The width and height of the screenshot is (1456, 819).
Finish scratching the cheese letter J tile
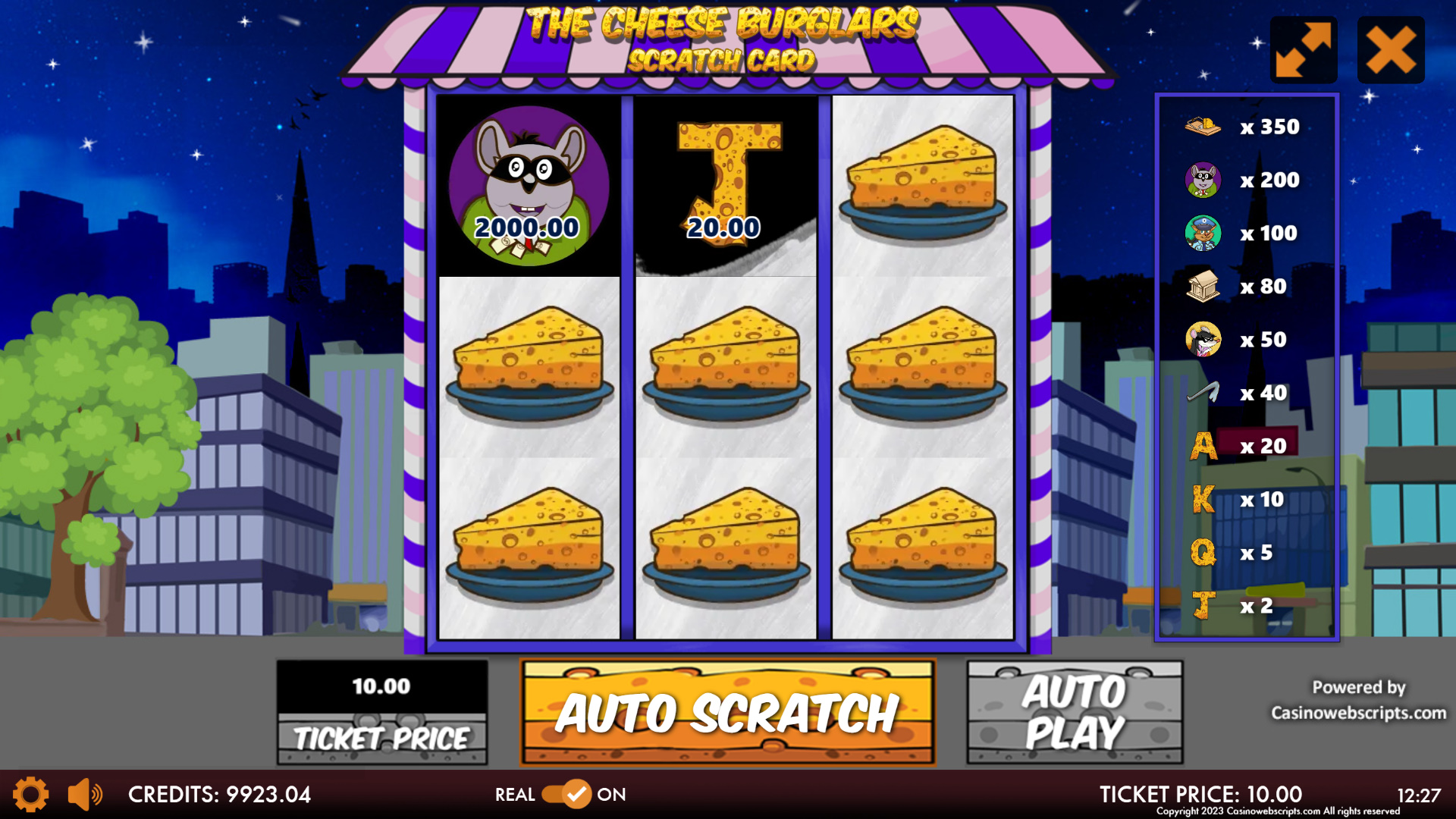point(726,186)
